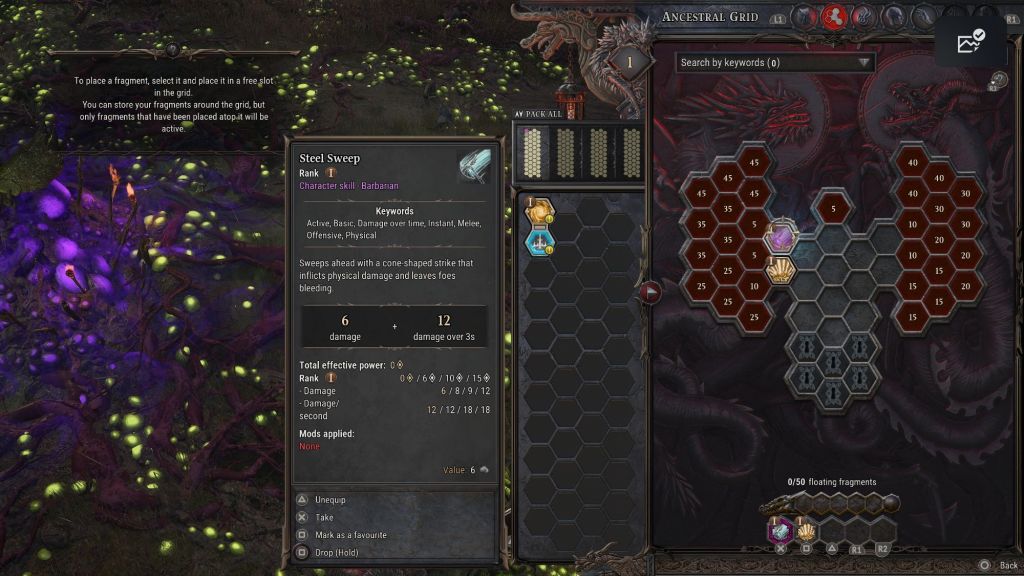This screenshot has width=1024, height=576.
Task: Click the lone red hexagon labeled 5
Action: point(832,208)
